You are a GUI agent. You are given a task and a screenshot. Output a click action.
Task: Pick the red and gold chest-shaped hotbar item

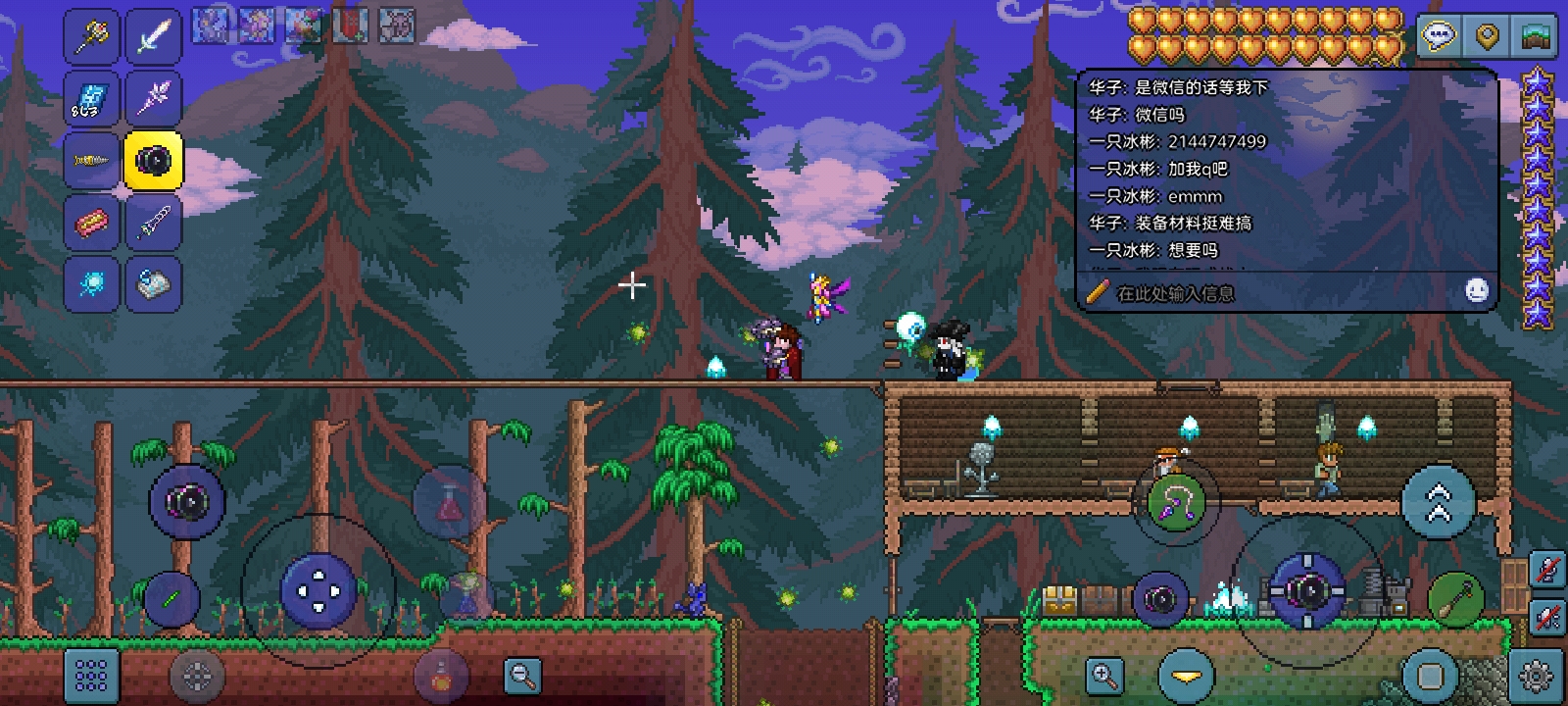coord(92,223)
